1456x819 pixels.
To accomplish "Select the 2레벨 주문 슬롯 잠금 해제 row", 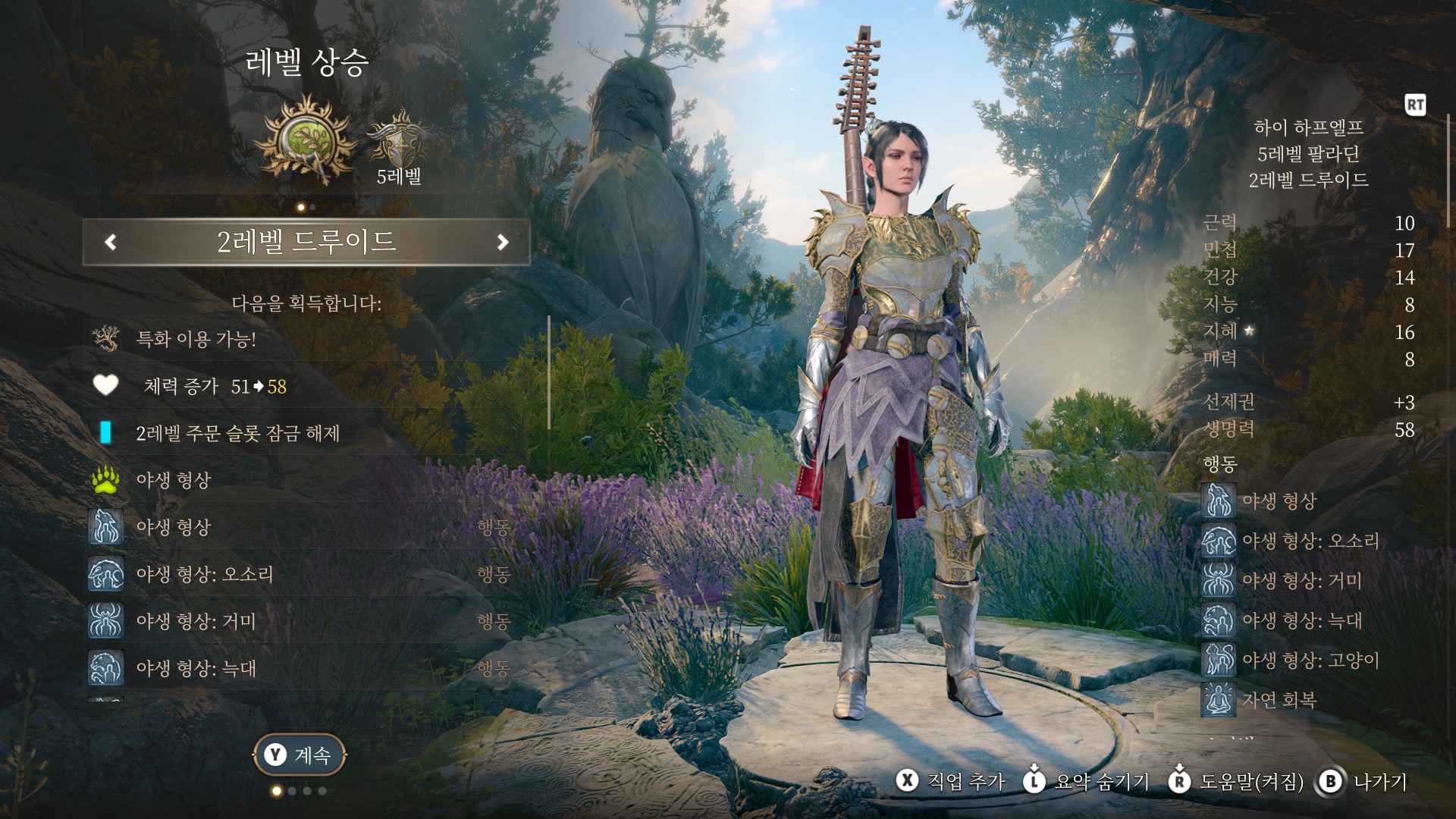I will click(x=237, y=433).
